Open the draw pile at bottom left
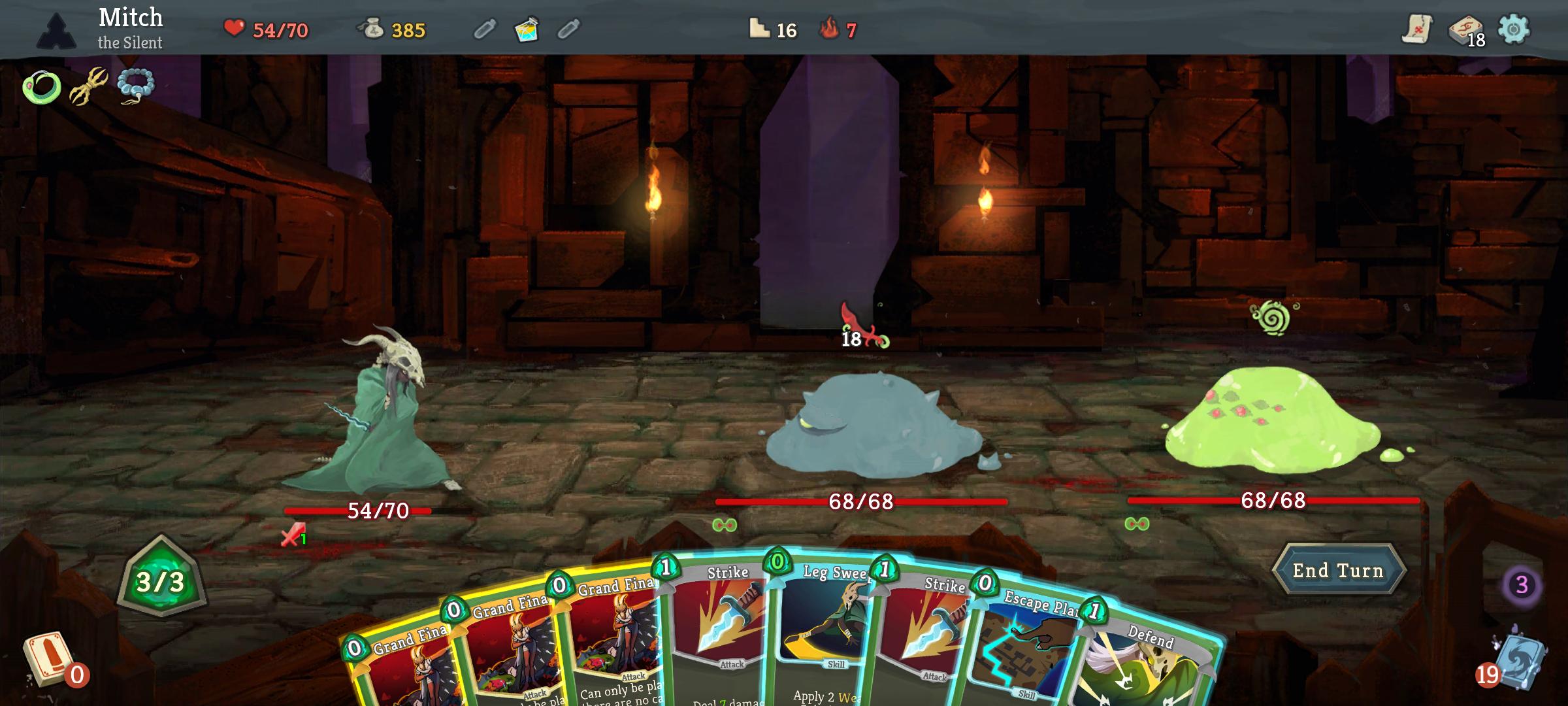 (x=46, y=659)
